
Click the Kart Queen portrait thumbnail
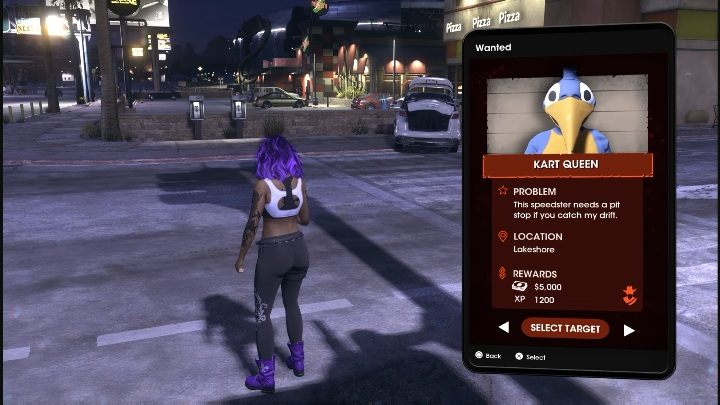point(567,112)
